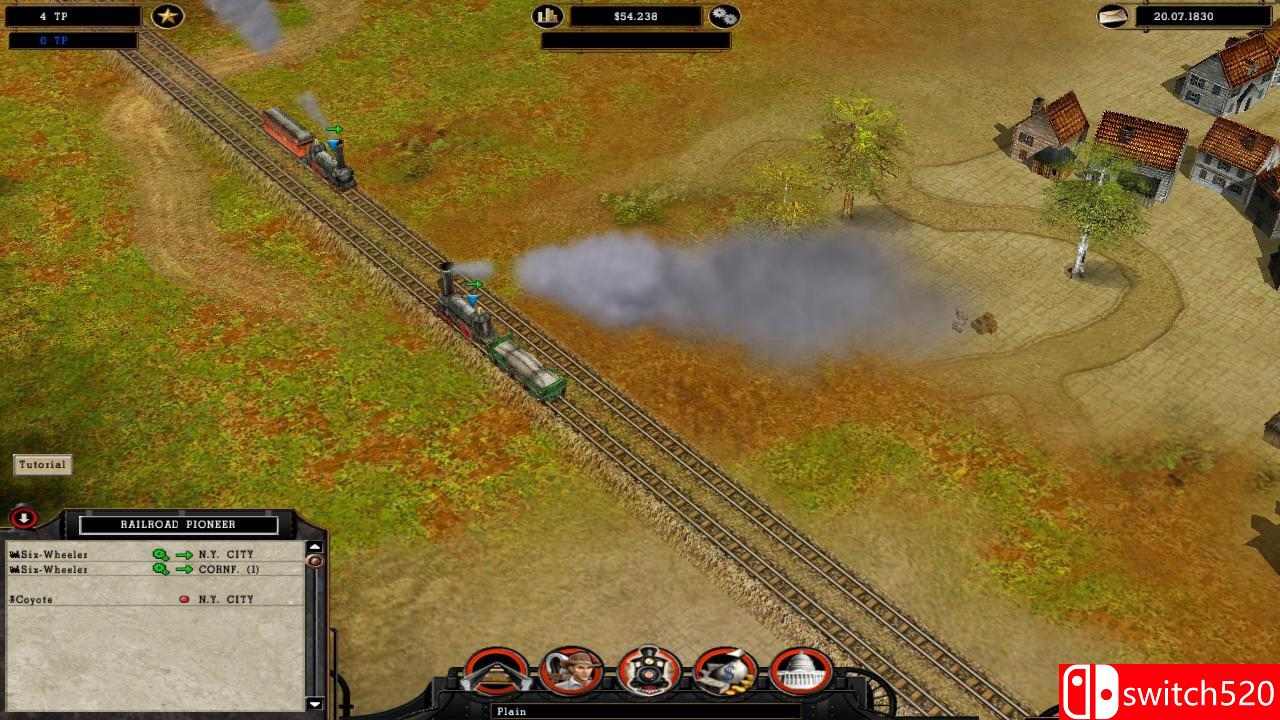Collapse the Railroad Pioneer panel with the down arrow
Image resolution: width=1280 pixels, height=720 pixels.
pos(22,518)
